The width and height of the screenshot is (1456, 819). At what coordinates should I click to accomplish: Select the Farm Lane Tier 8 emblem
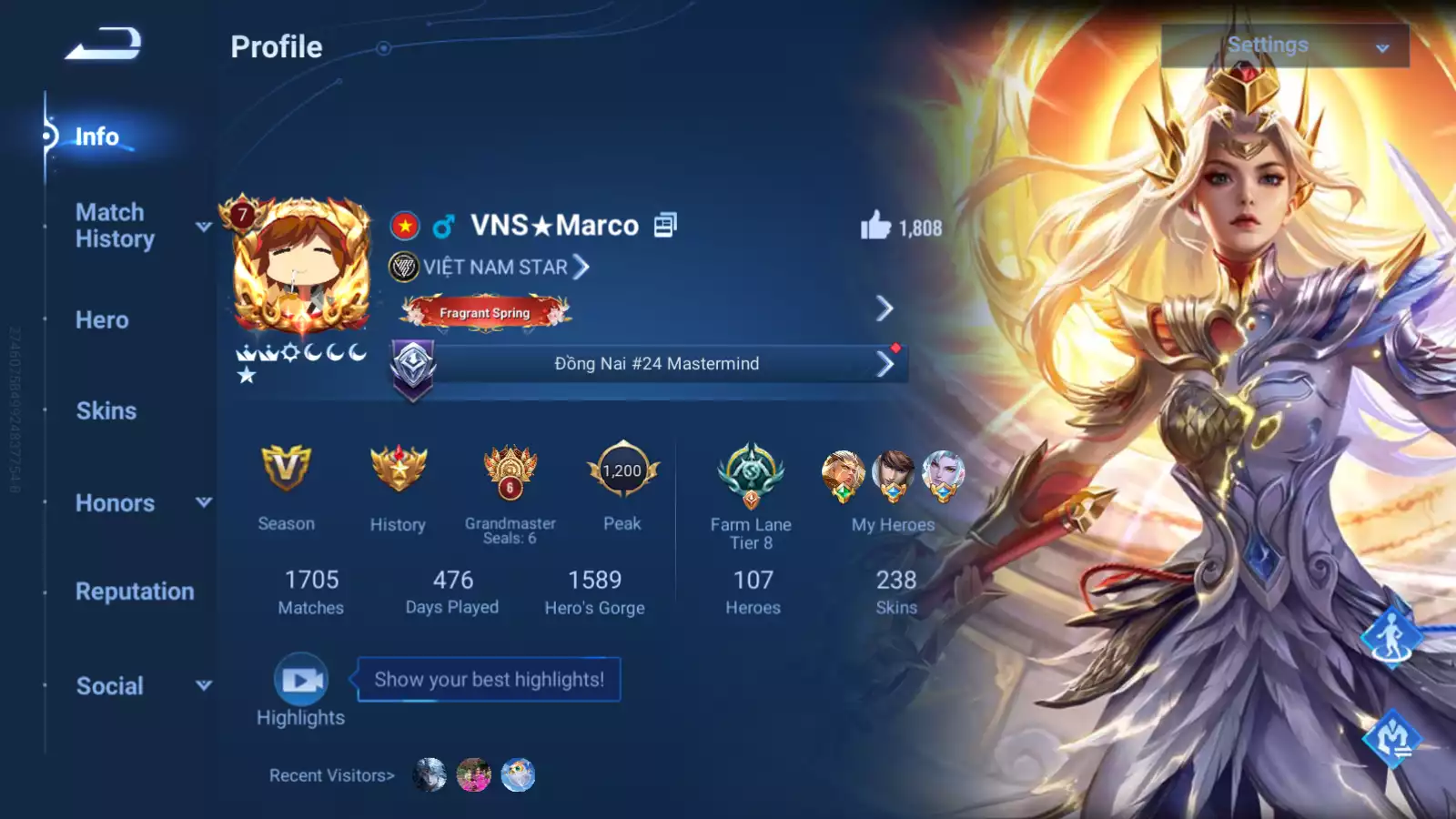pos(751,473)
